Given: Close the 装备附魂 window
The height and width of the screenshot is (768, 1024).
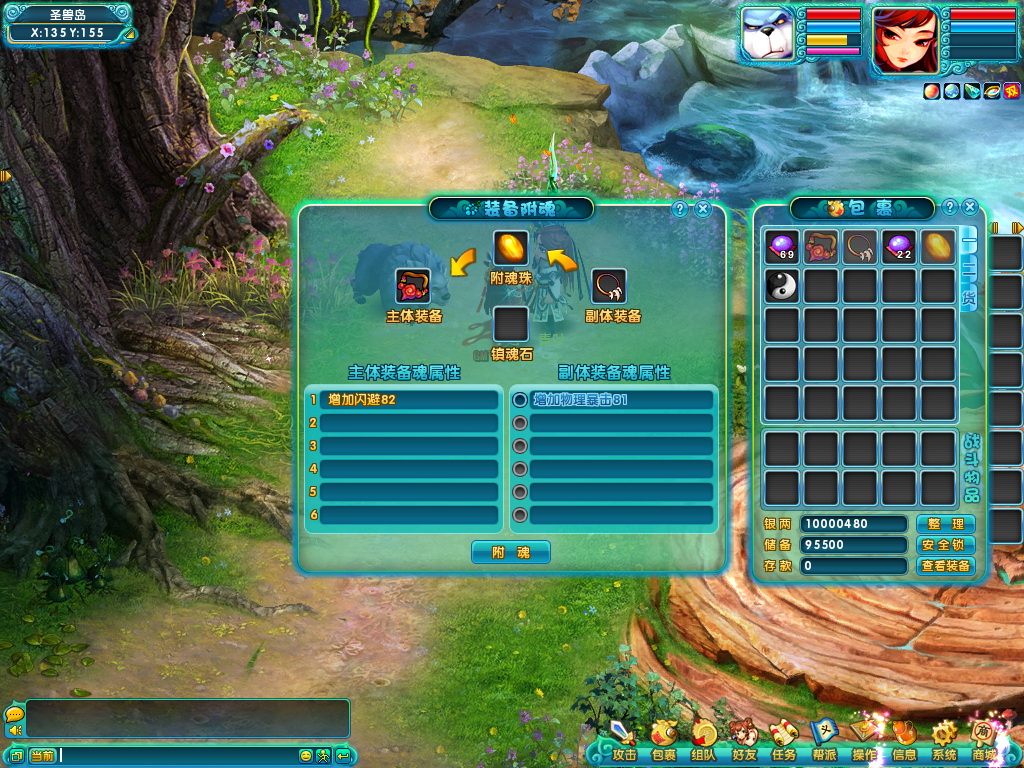Looking at the screenshot, I should pos(703,209).
